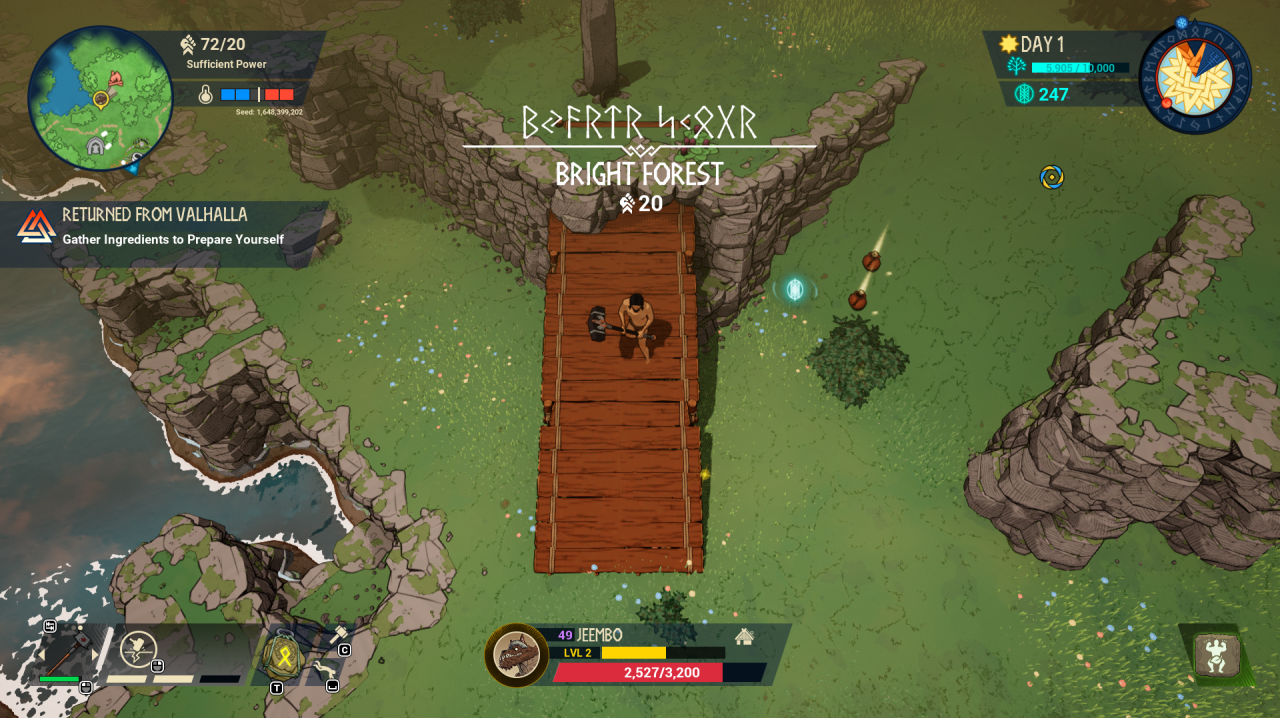1280x718 pixels.
Task: Open the stone strongman tablet icon
Action: [x=1217, y=656]
